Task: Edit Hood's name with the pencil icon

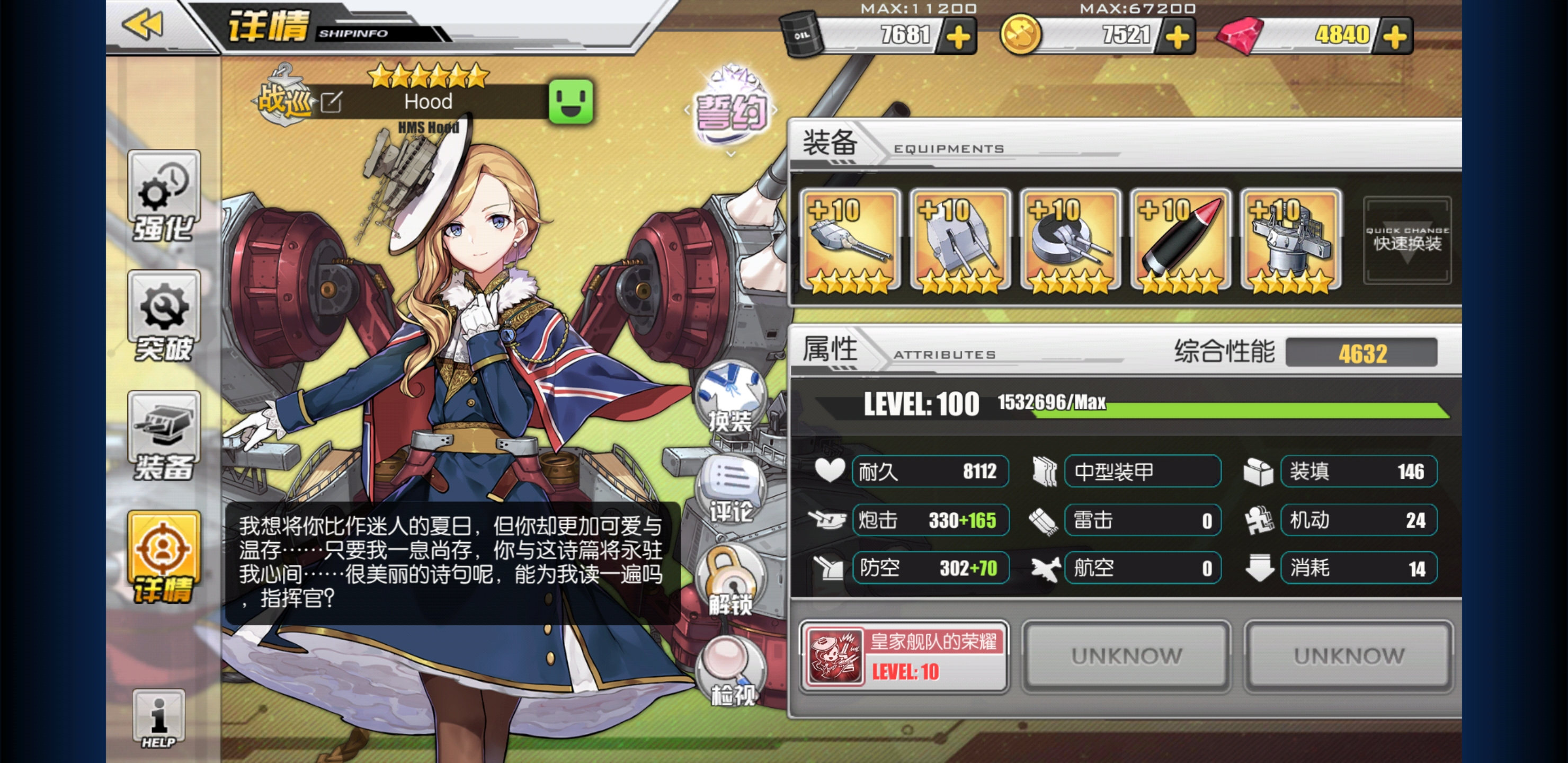Action: click(332, 102)
